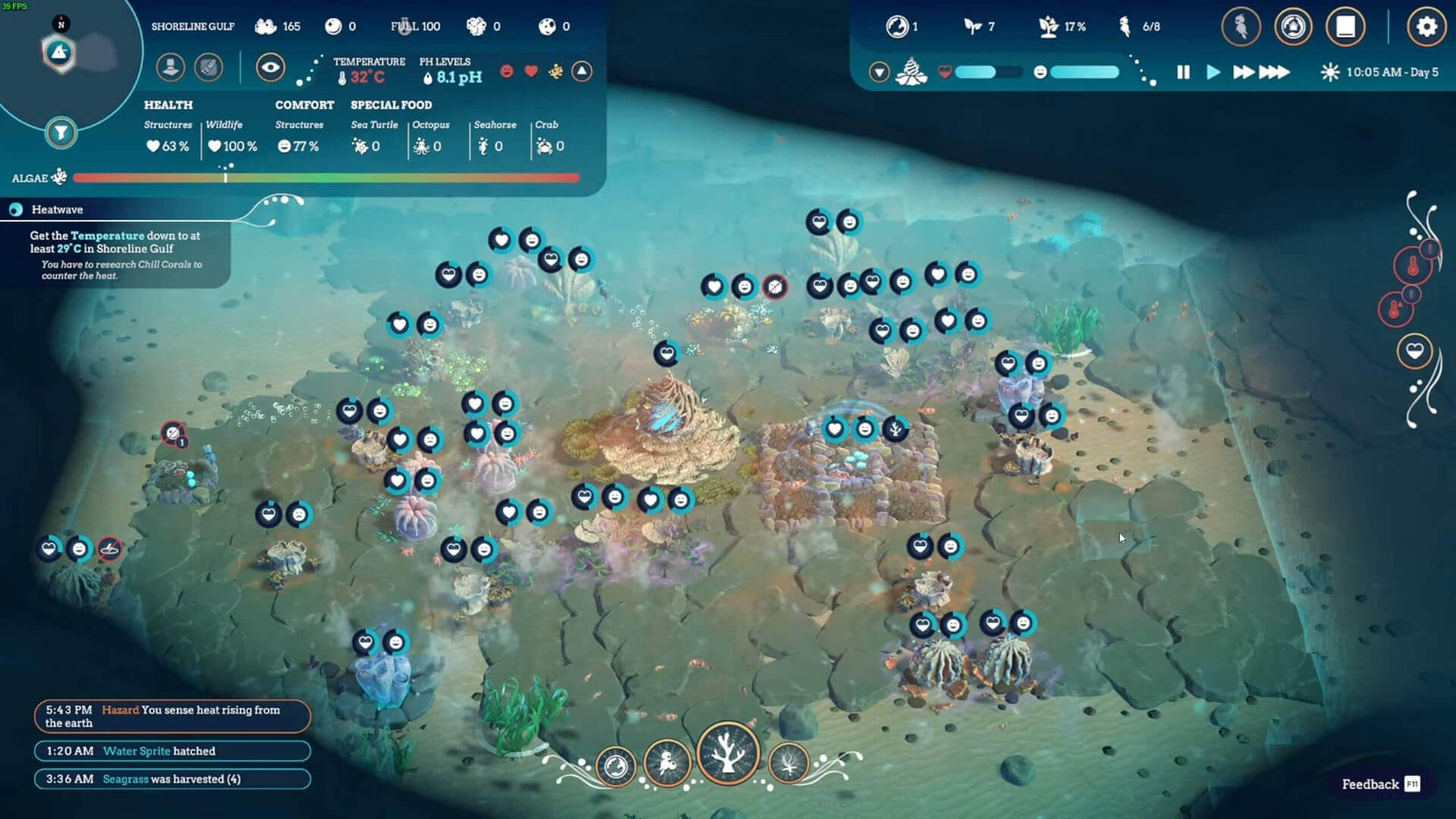Open the sea creature build category
This screenshot has width=1456, height=819.
(x=667, y=763)
